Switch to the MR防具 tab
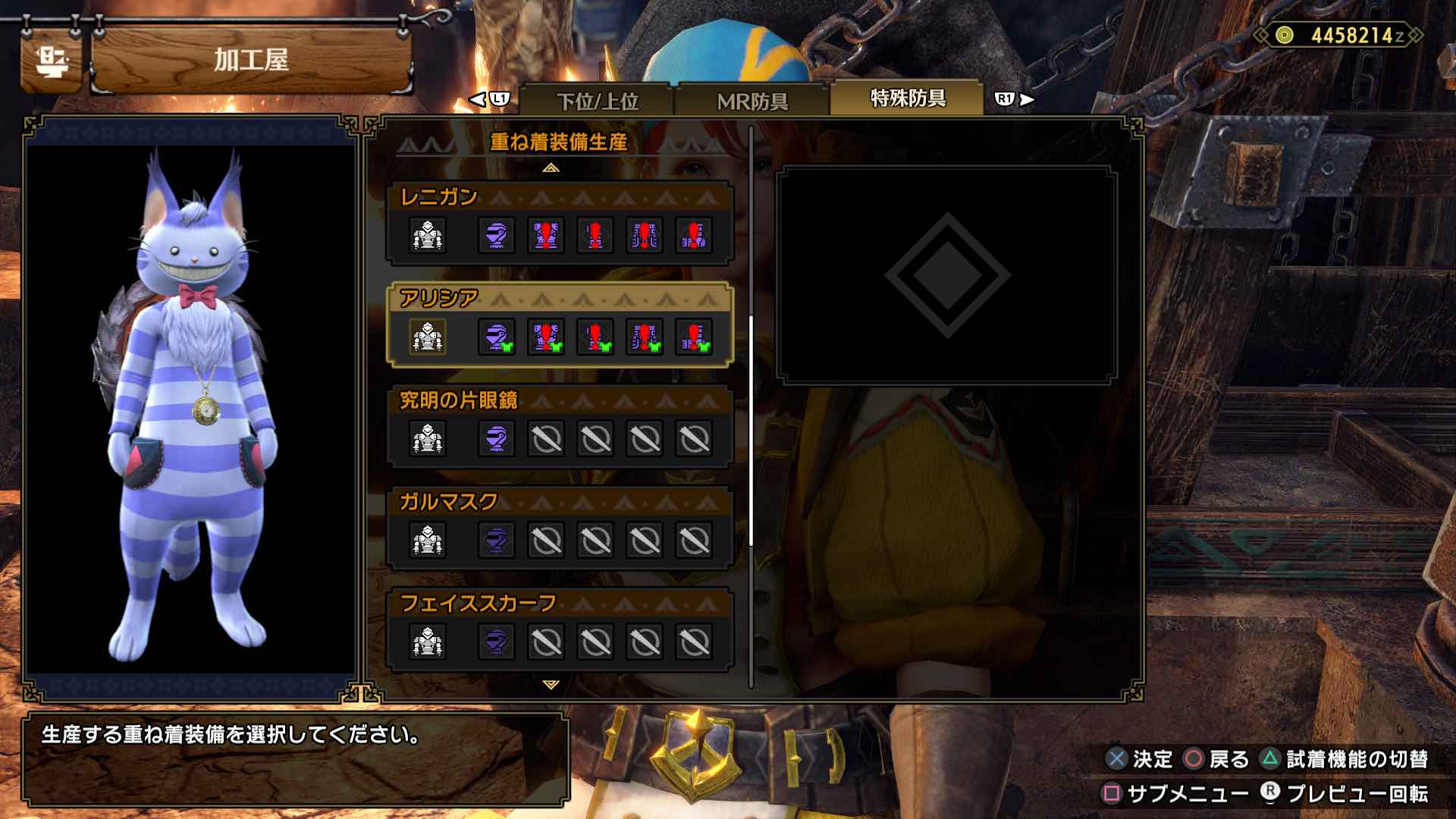1456x819 pixels. click(753, 100)
